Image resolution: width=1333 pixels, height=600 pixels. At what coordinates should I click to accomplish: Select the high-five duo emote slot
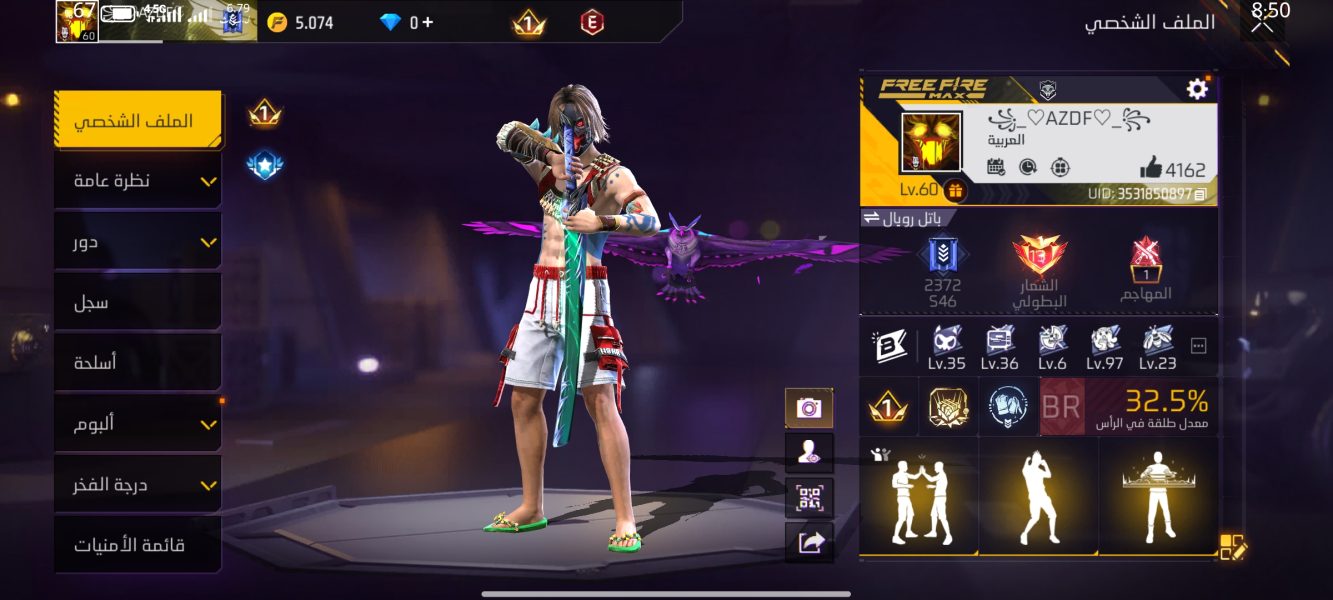pyautogui.click(x=919, y=496)
